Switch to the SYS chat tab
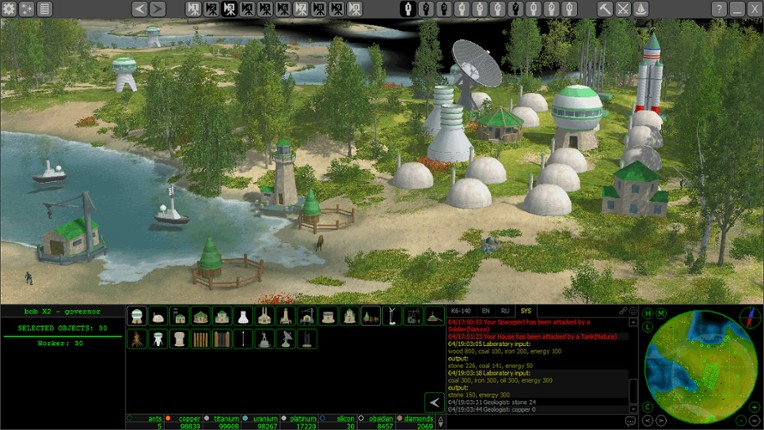764x430 pixels. [527, 311]
